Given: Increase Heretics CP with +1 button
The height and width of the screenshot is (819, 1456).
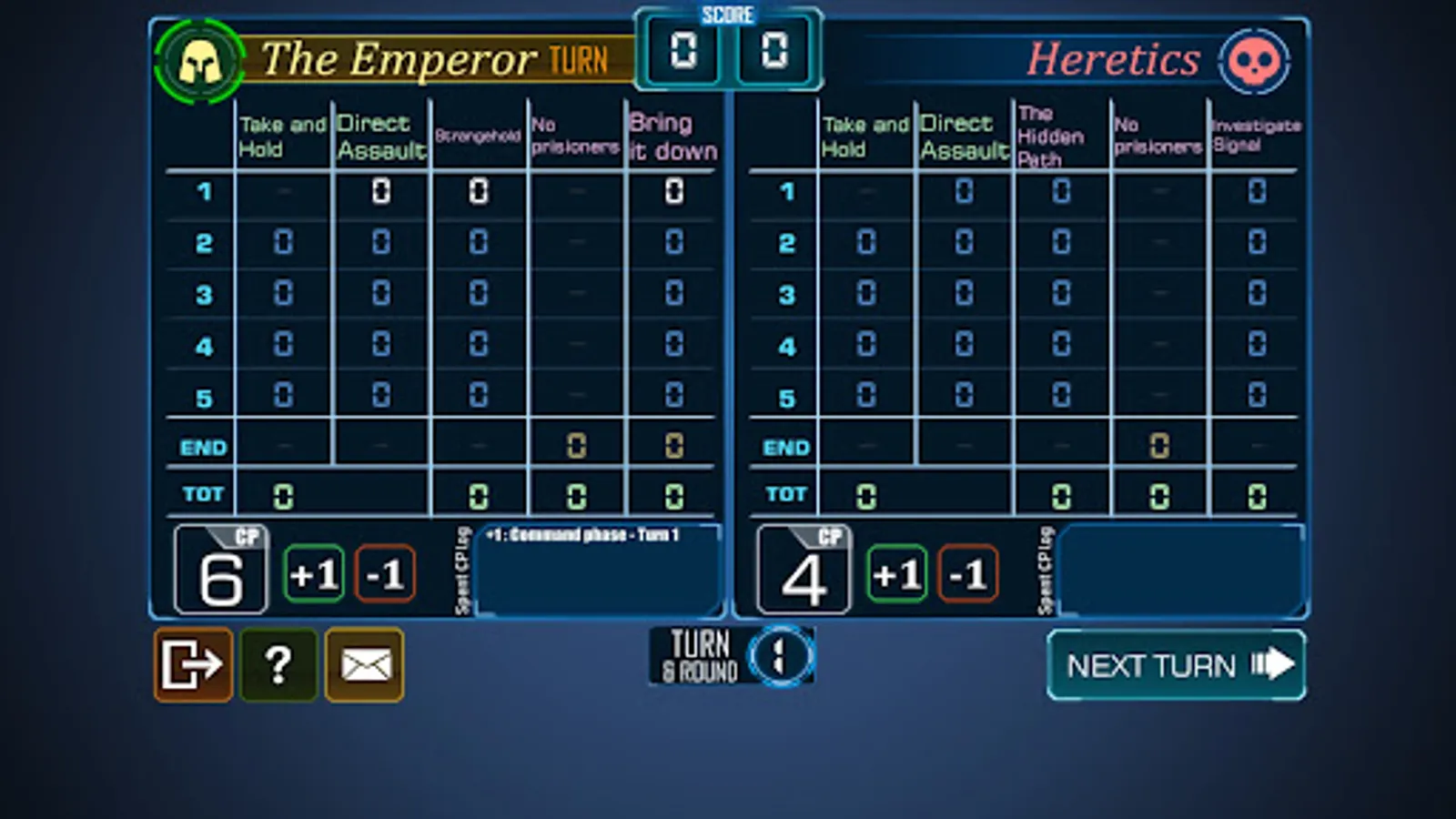Looking at the screenshot, I should pyautogui.click(x=896, y=574).
